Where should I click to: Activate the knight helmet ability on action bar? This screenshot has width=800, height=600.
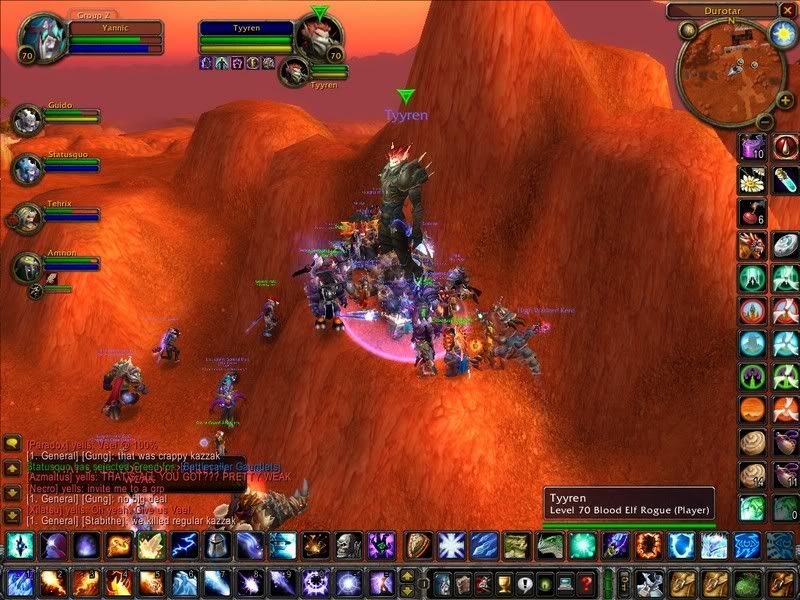[214, 546]
